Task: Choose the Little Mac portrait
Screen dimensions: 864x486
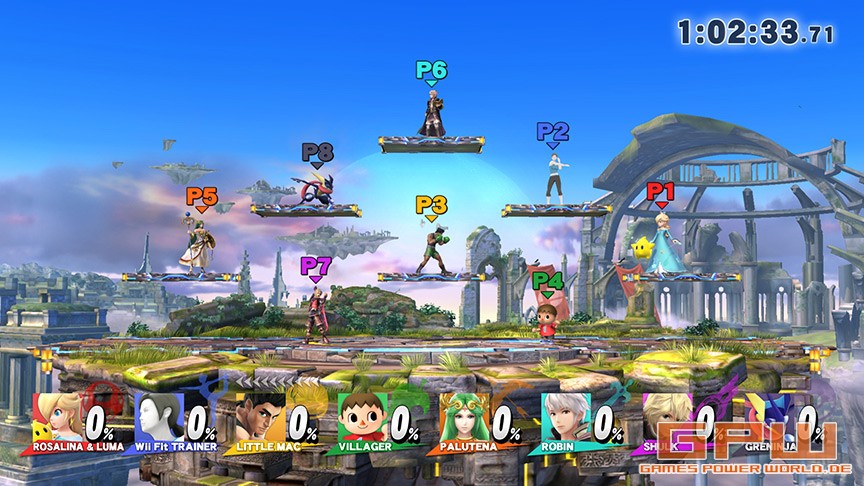Action: [259, 415]
